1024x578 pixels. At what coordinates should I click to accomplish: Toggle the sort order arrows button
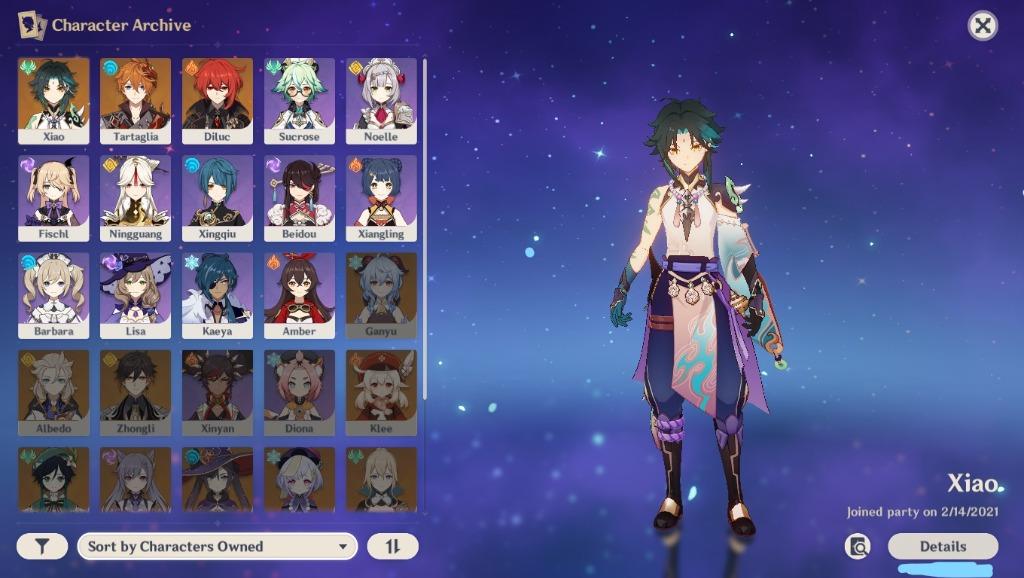[x=392, y=546]
